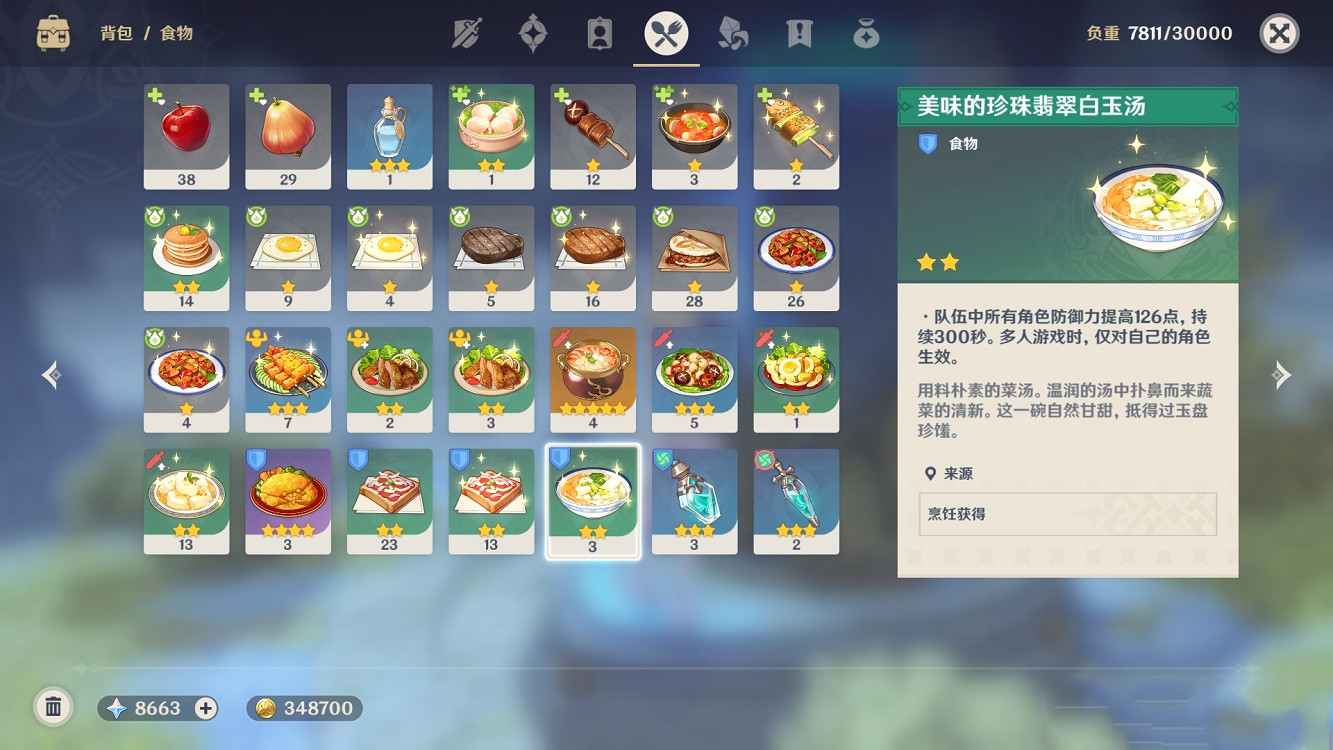Click the Mora balance display

[x=303, y=709]
